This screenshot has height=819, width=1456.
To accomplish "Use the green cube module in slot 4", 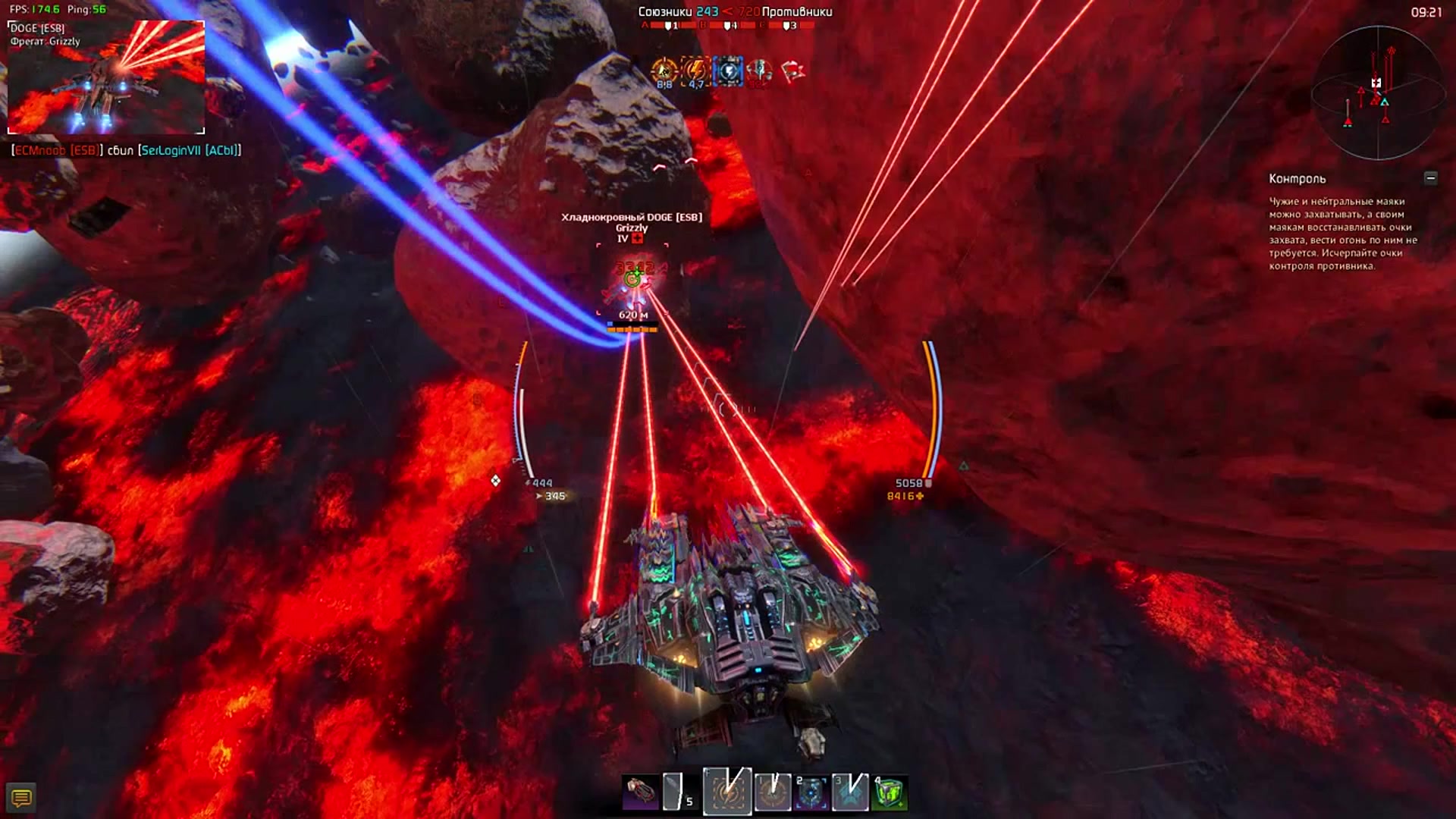I will click(x=890, y=792).
